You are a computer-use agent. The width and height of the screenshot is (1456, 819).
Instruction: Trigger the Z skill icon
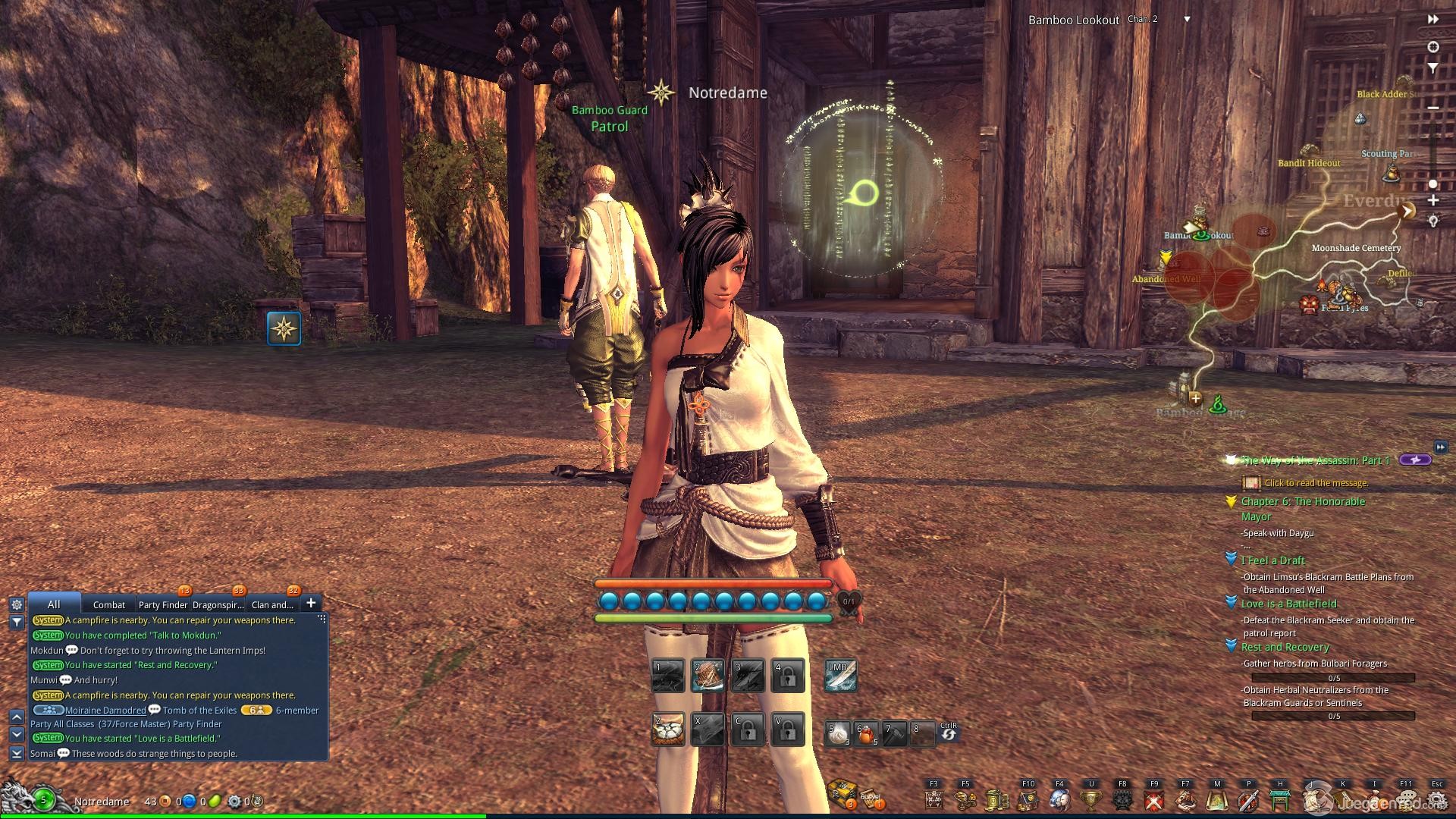pyautogui.click(x=668, y=730)
